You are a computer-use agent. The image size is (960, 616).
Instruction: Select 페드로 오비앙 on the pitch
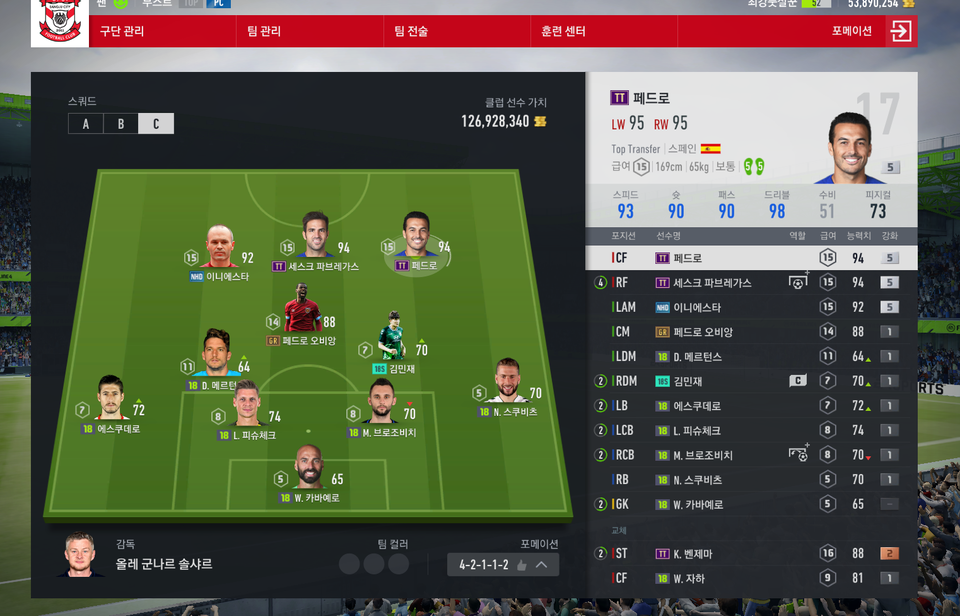[x=301, y=309]
